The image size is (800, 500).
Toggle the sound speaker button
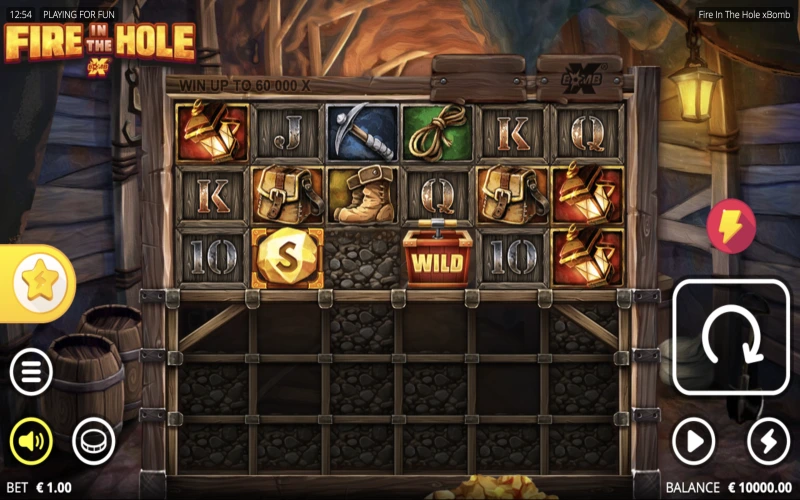coord(31,440)
